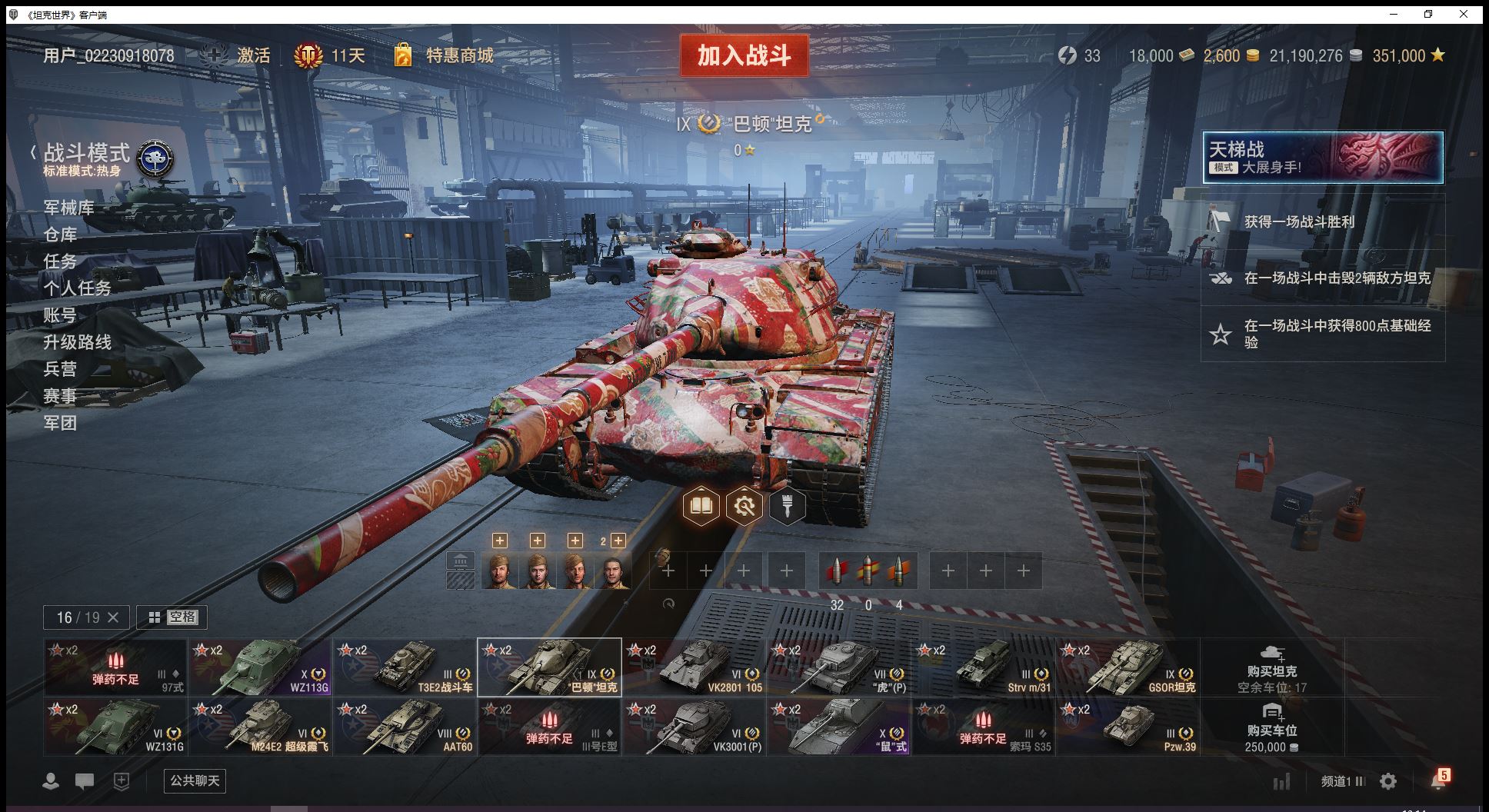Choose the VK2801 105 tank tile
1489x812 pixels.
(x=694, y=667)
